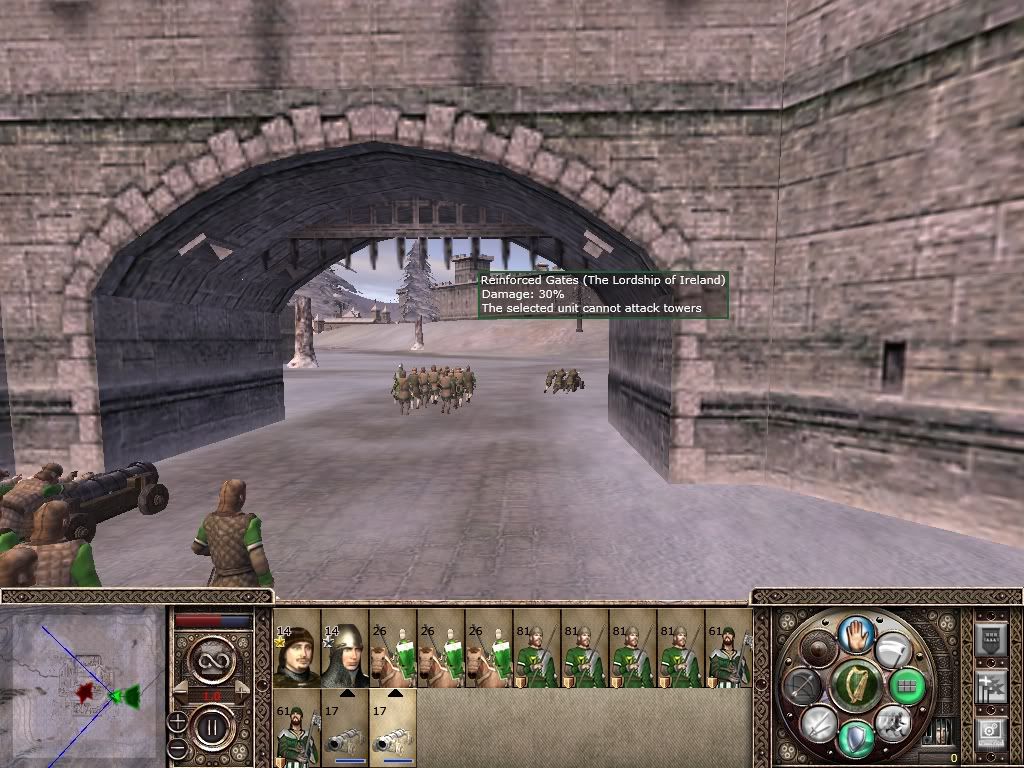Image resolution: width=1024 pixels, height=768 pixels.
Task: Click the dark round shield command button
Action: click(819, 649)
